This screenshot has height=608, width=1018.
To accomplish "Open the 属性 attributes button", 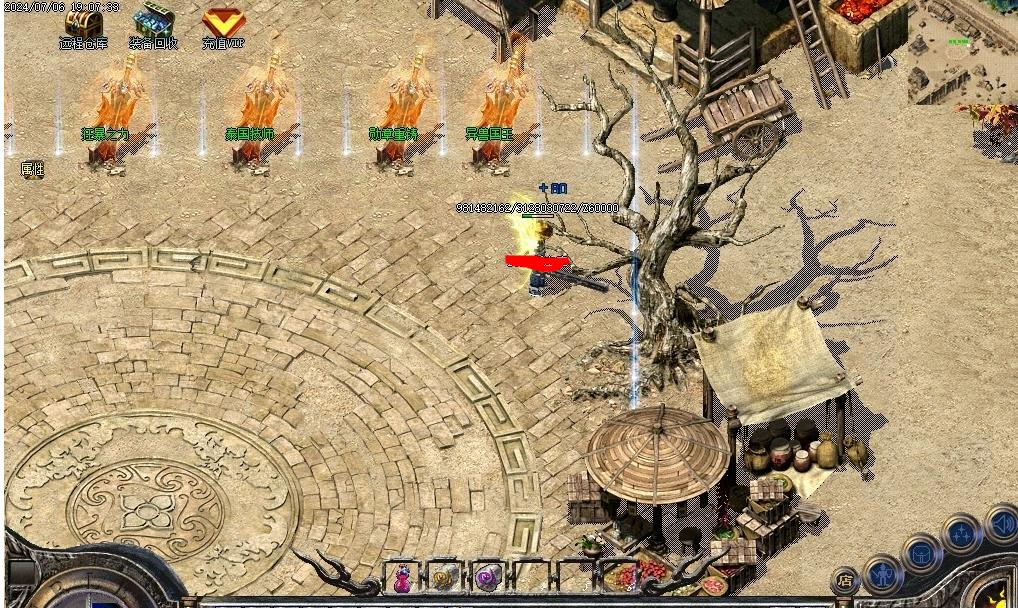I will (32, 169).
